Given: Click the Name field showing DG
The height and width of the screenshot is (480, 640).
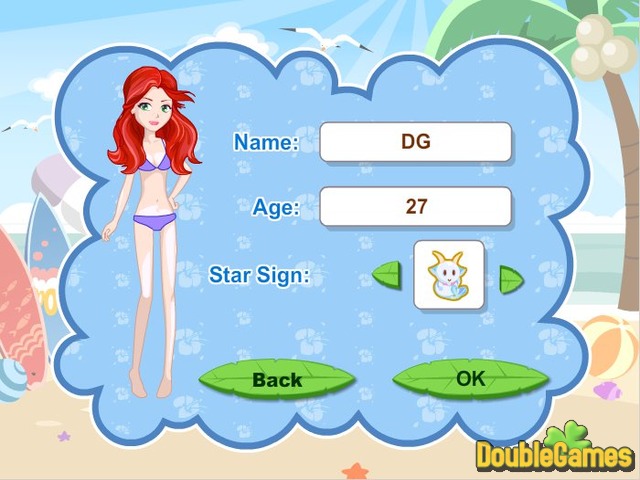Looking at the screenshot, I should point(415,142).
